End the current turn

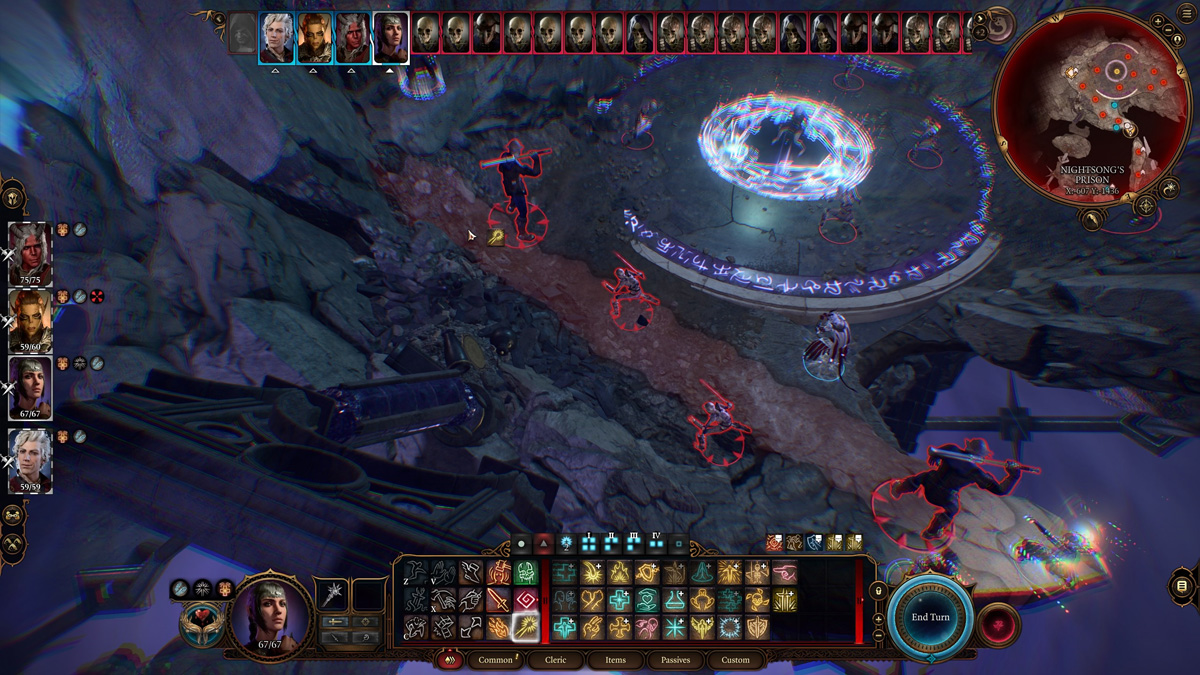(930, 617)
